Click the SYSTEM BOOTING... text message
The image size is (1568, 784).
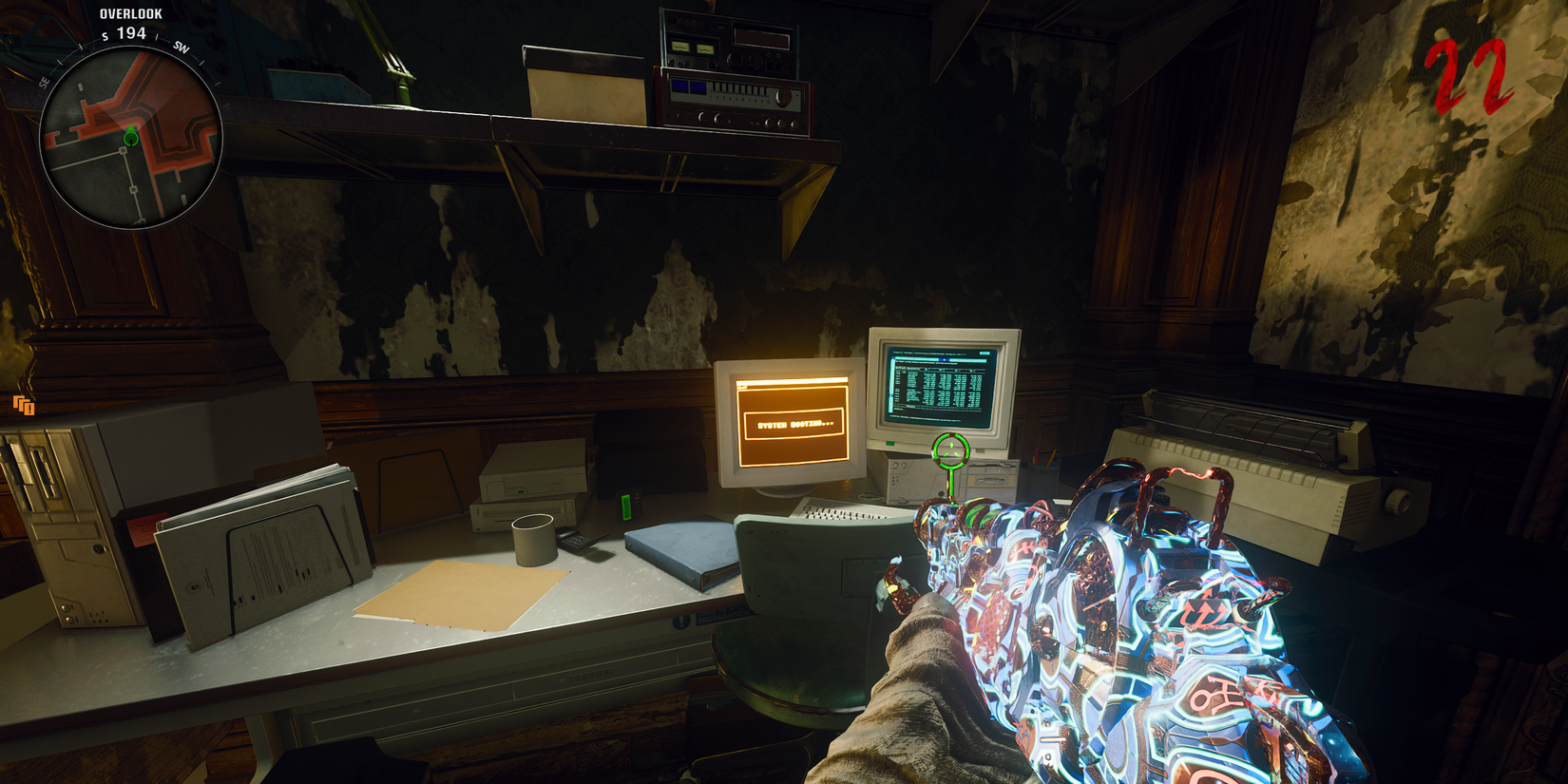pyautogui.click(x=795, y=425)
